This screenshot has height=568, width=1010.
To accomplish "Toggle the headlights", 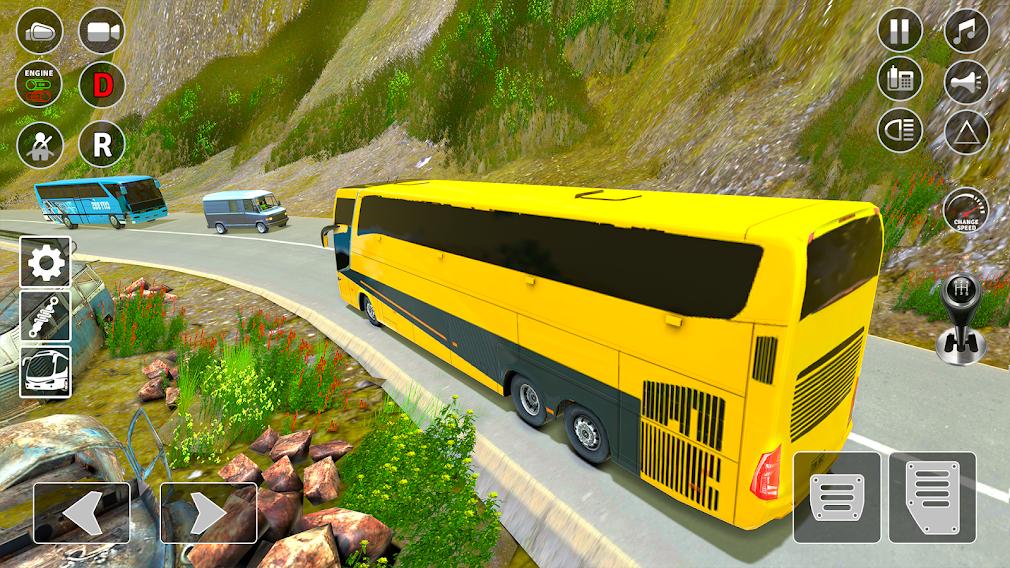I will (x=900, y=131).
